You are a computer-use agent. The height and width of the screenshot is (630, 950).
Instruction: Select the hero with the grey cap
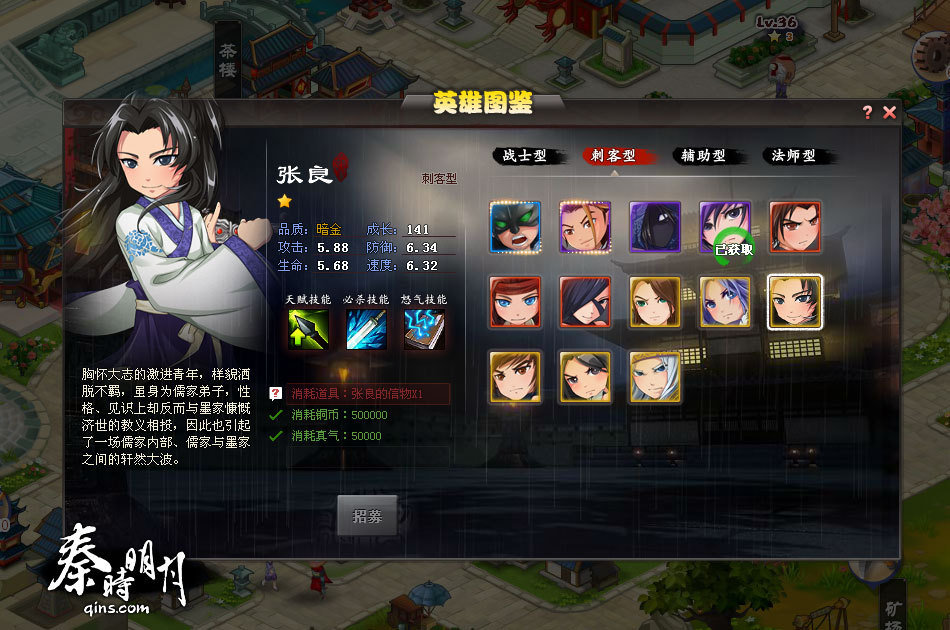[x=585, y=376]
